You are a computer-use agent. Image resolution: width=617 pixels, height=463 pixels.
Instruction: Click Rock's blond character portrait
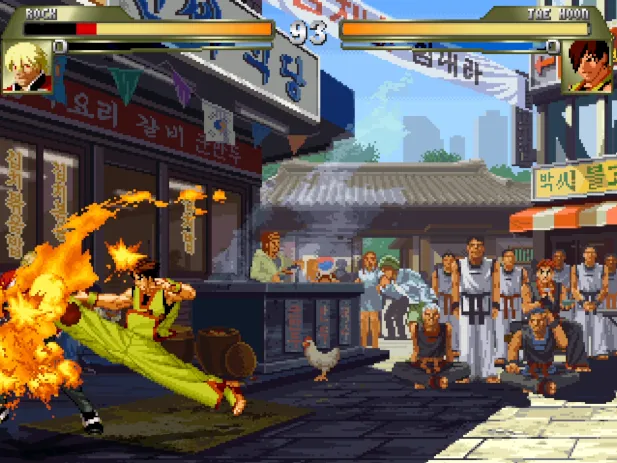tap(27, 66)
